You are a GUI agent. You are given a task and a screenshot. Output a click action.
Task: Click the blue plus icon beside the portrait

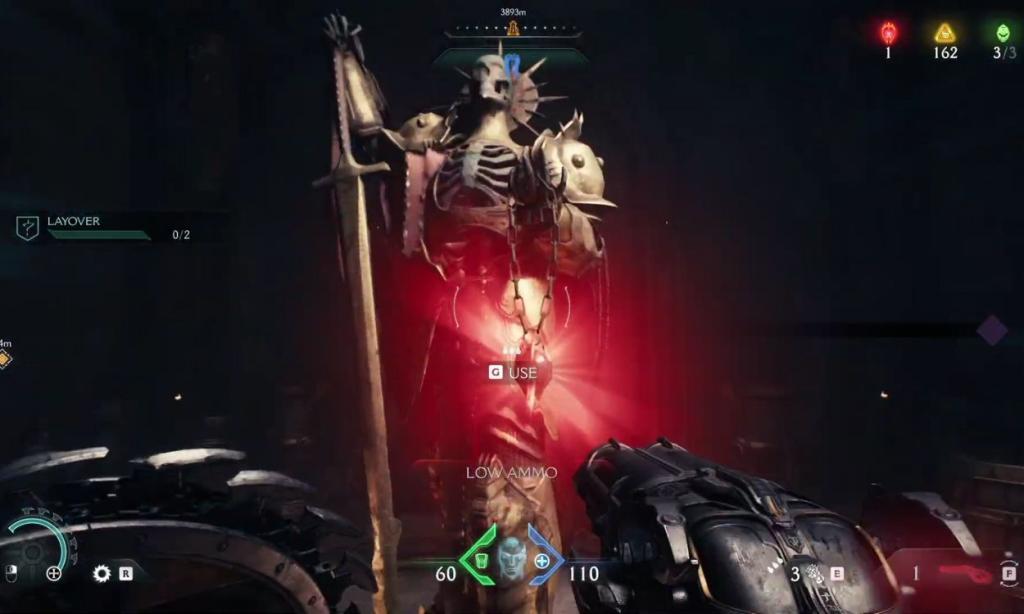[542, 562]
